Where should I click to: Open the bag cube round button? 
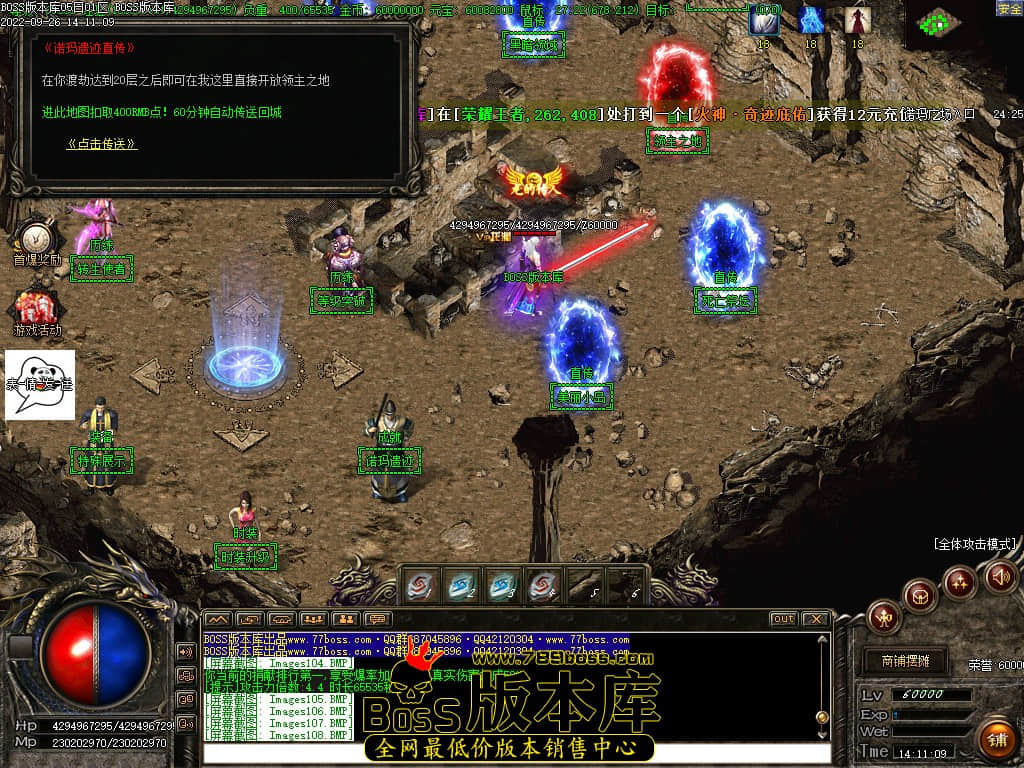coord(920,596)
